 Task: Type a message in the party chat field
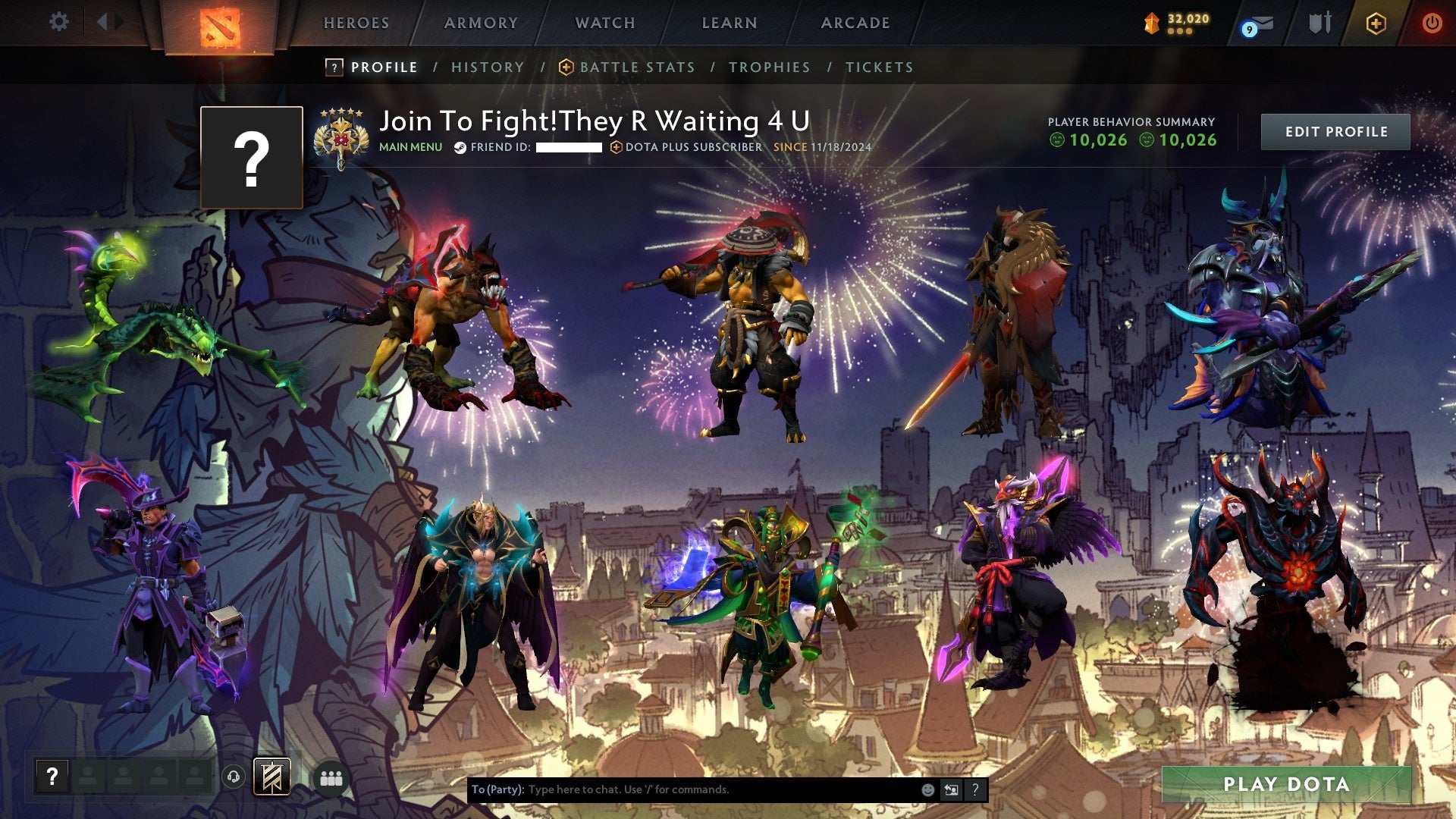click(682, 789)
